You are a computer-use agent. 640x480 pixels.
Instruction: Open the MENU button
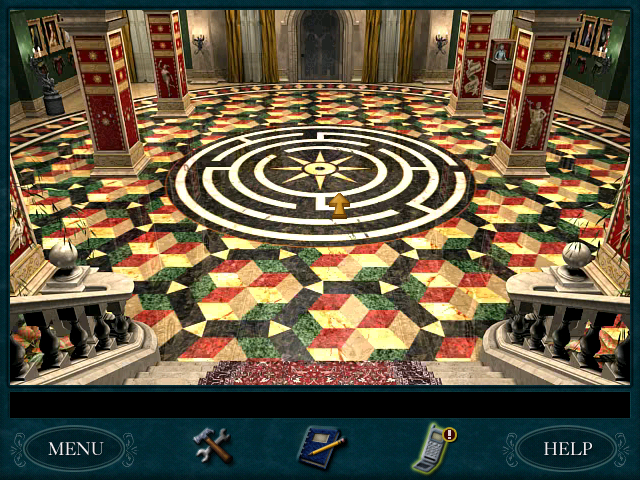click(75, 447)
